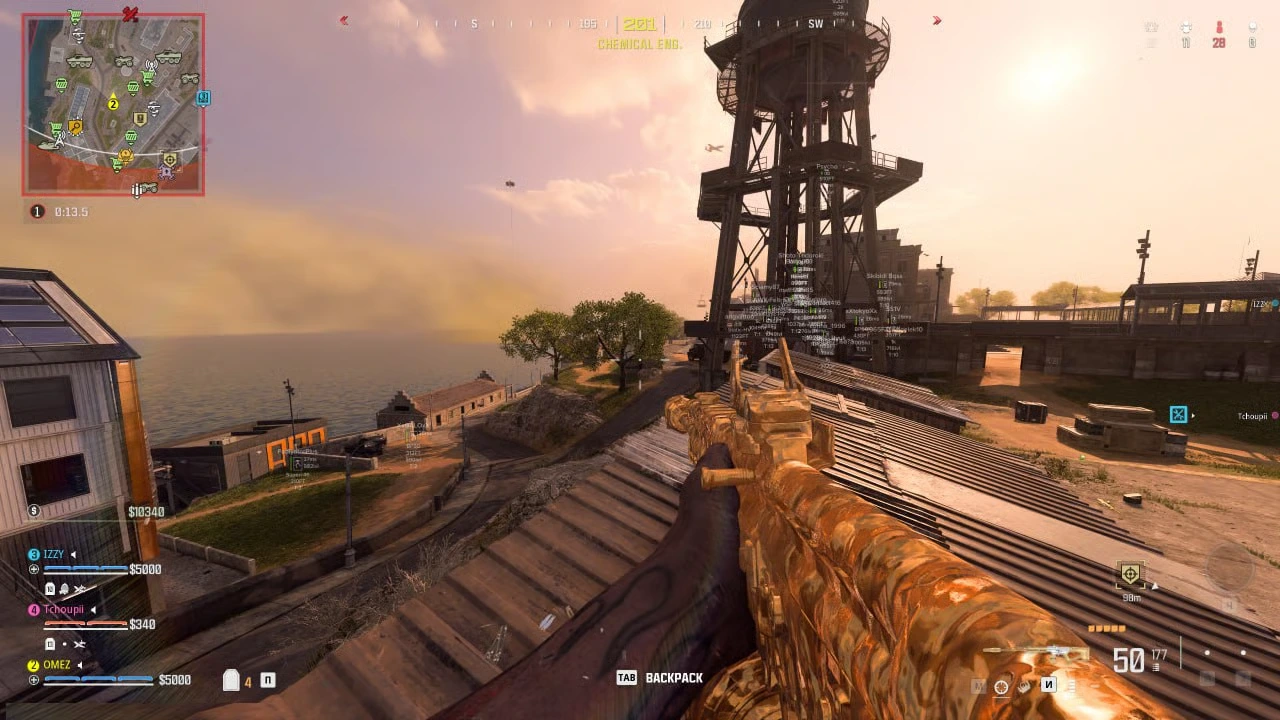
Task: Open the tactical minimap
Action: 113,104
